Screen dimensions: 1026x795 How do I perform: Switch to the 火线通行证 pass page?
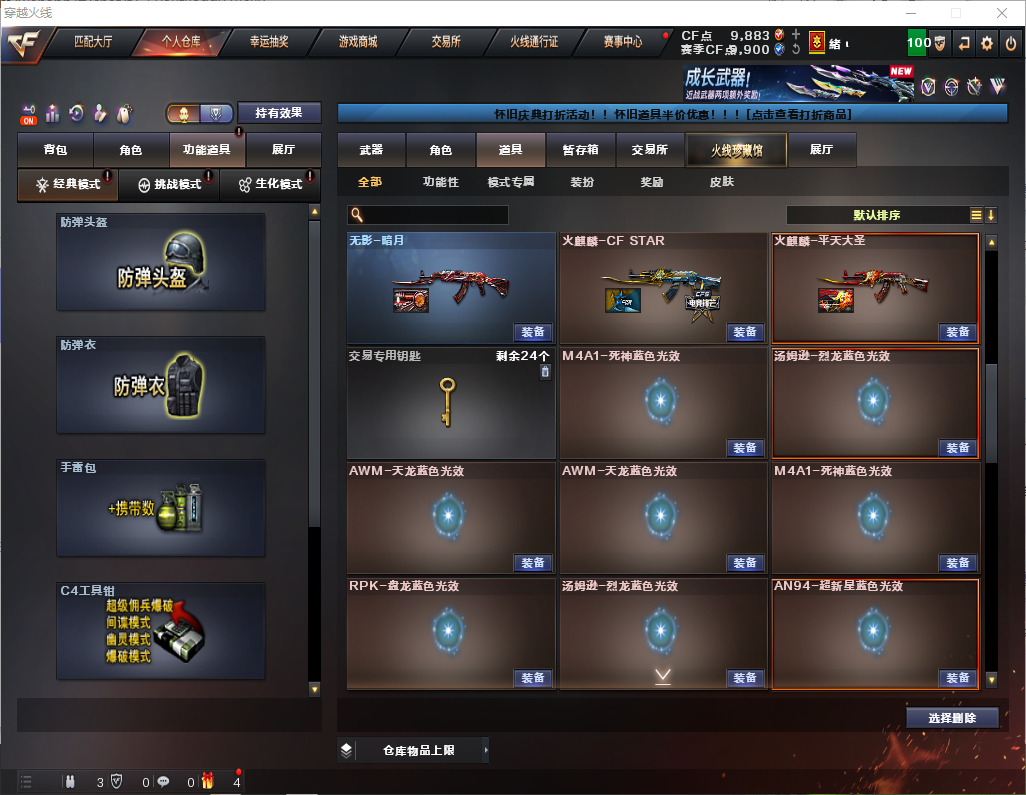[534, 42]
